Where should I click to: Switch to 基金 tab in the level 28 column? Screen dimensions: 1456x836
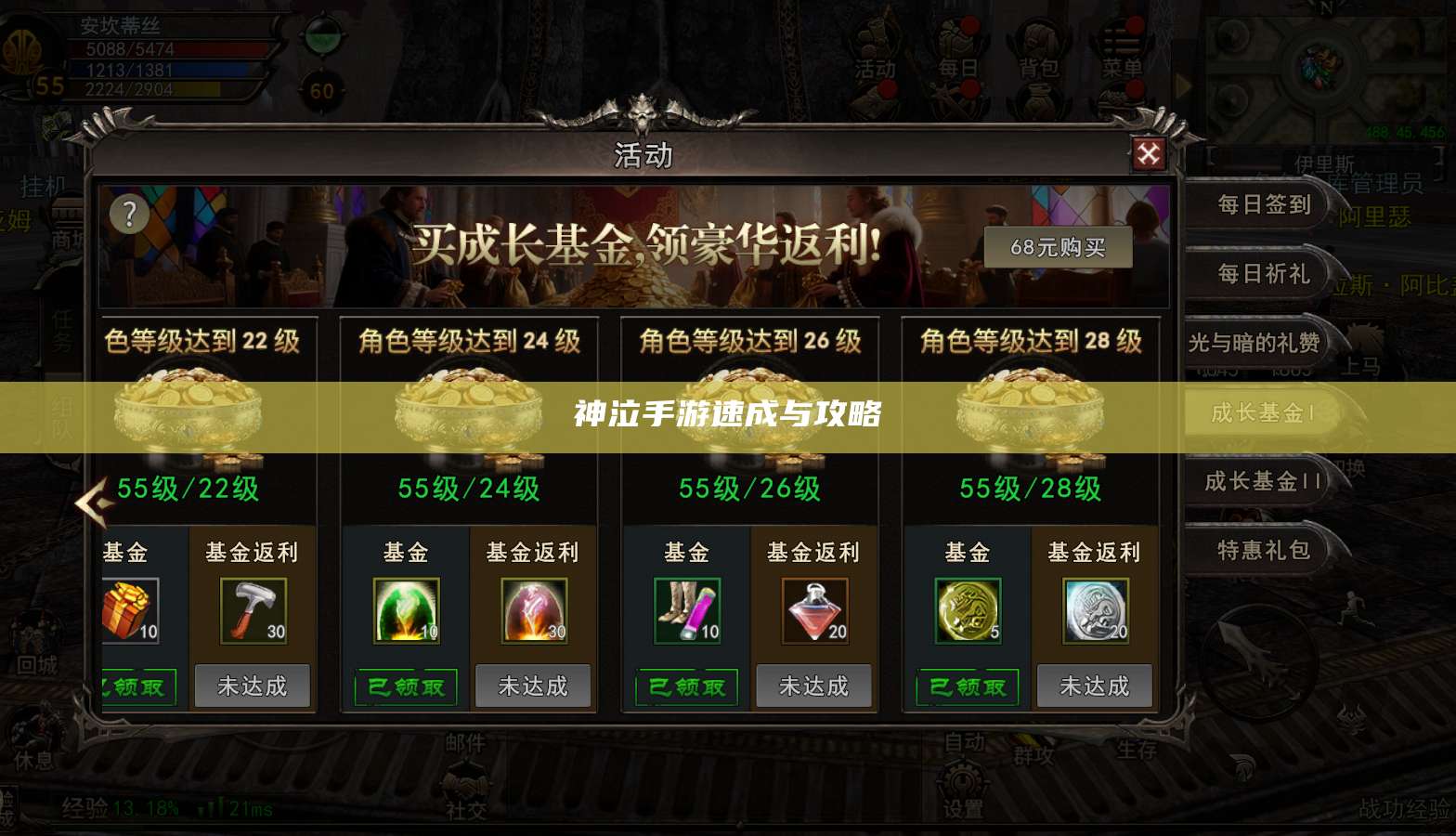click(968, 552)
